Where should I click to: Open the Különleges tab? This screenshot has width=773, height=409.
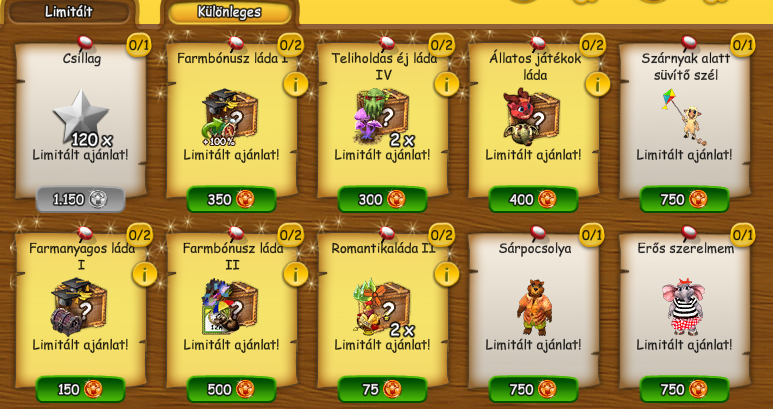click(229, 12)
